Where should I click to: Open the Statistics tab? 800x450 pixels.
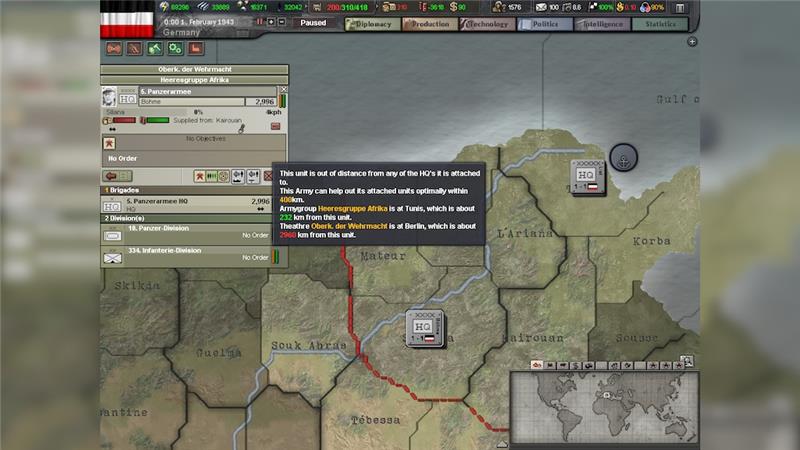[660, 24]
